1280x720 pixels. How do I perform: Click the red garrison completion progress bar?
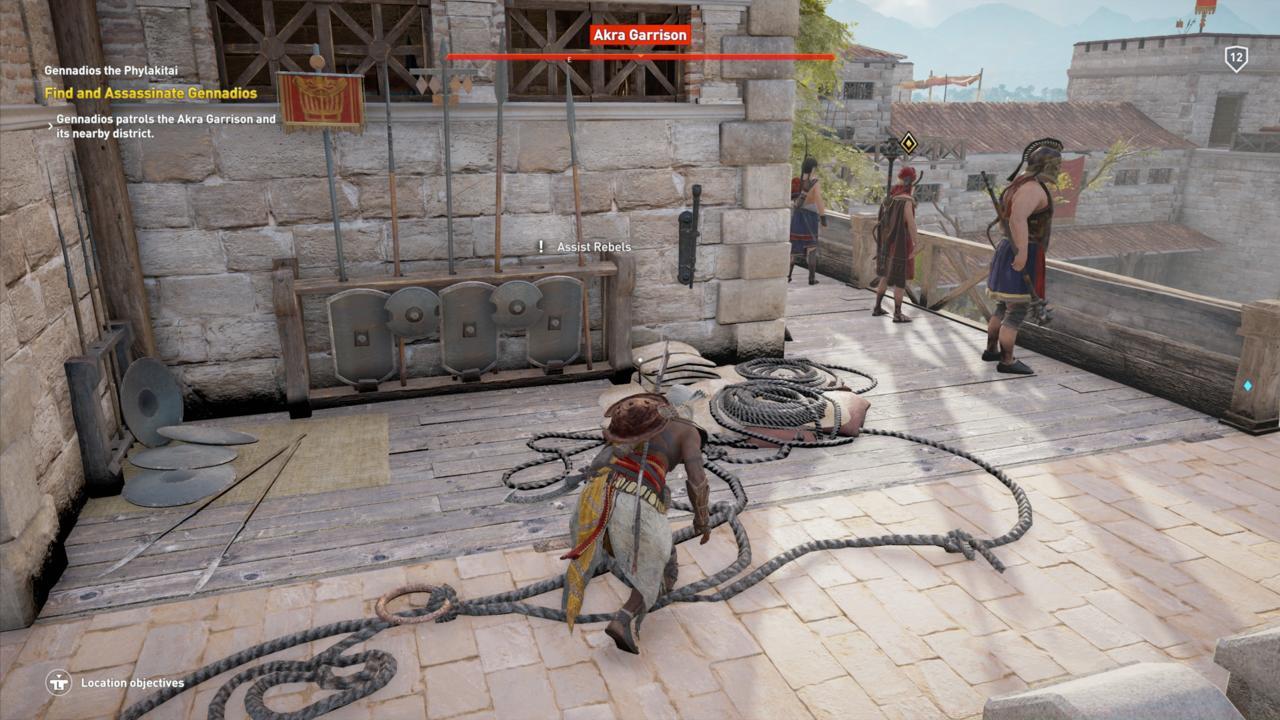(640, 57)
